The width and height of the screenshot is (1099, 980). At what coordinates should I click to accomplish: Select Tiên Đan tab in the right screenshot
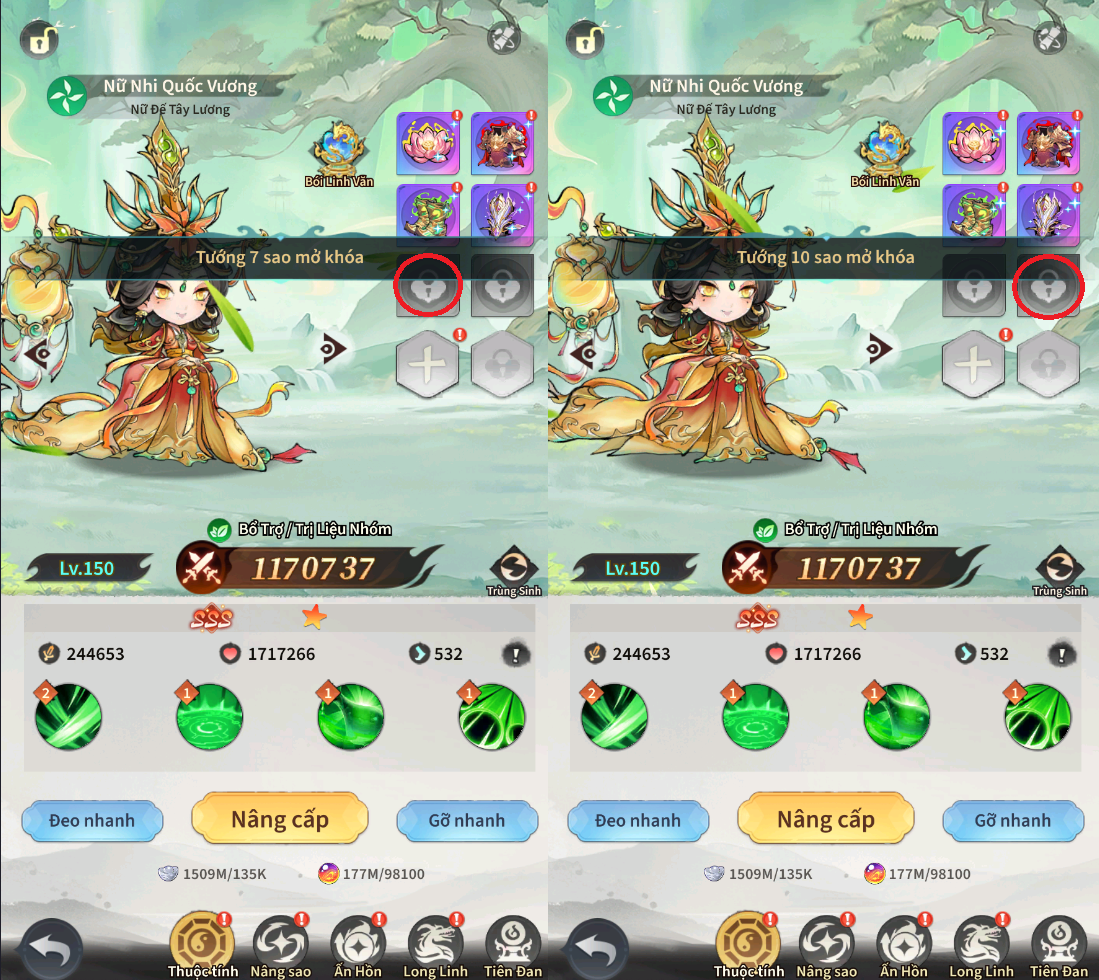coord(1058,947)
